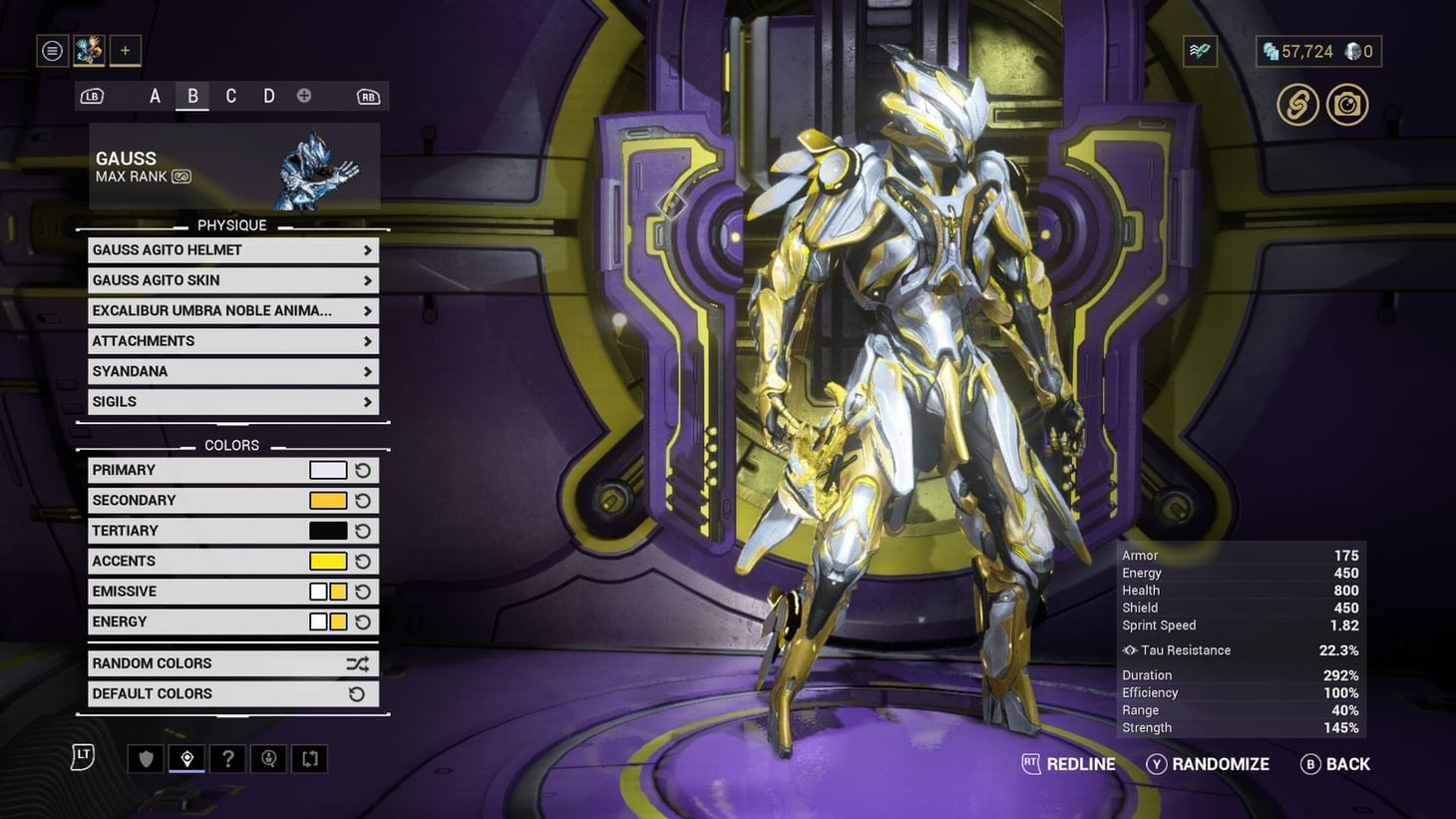This screenshot has height=819, width=1456.
Task: Reset the Primary color to default
Action: pos(362,469)
